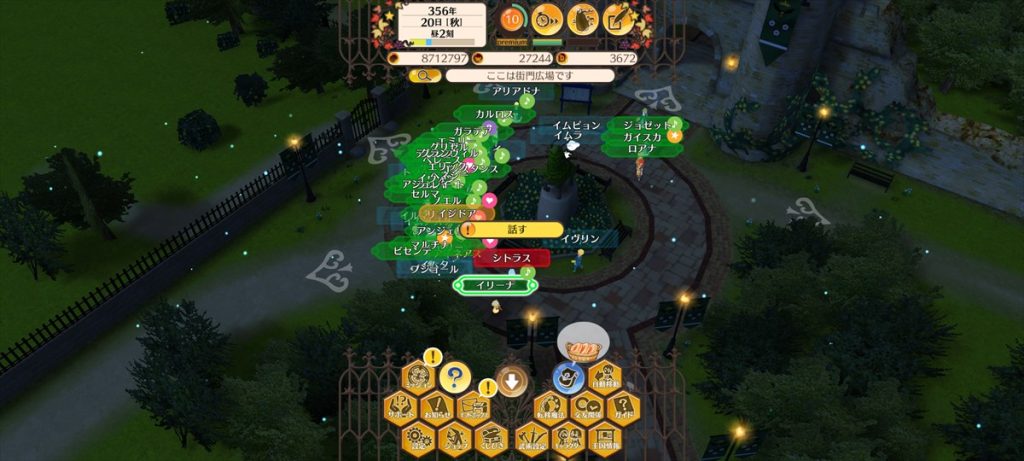
Task: Open the gift box hexagon
Action: pyautogui.click(x=474, y=408)
